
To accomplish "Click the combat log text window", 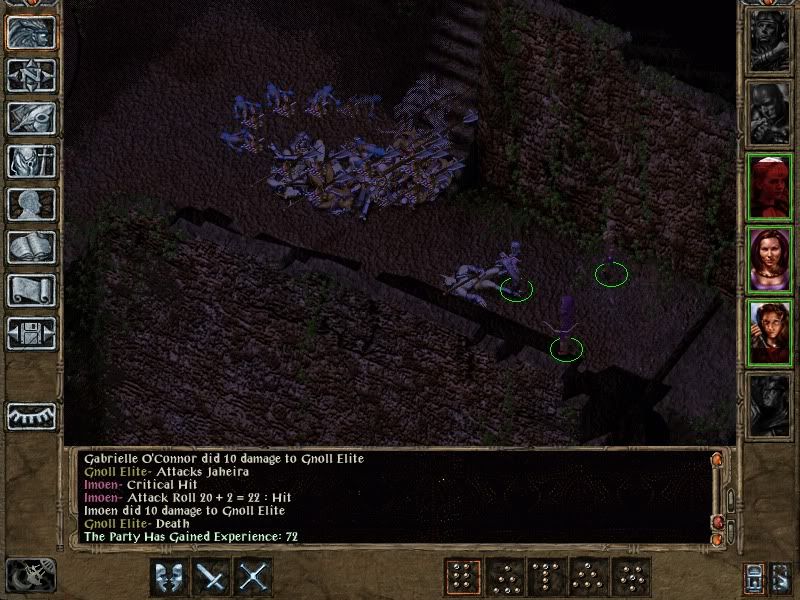I will tap(390, 497).
